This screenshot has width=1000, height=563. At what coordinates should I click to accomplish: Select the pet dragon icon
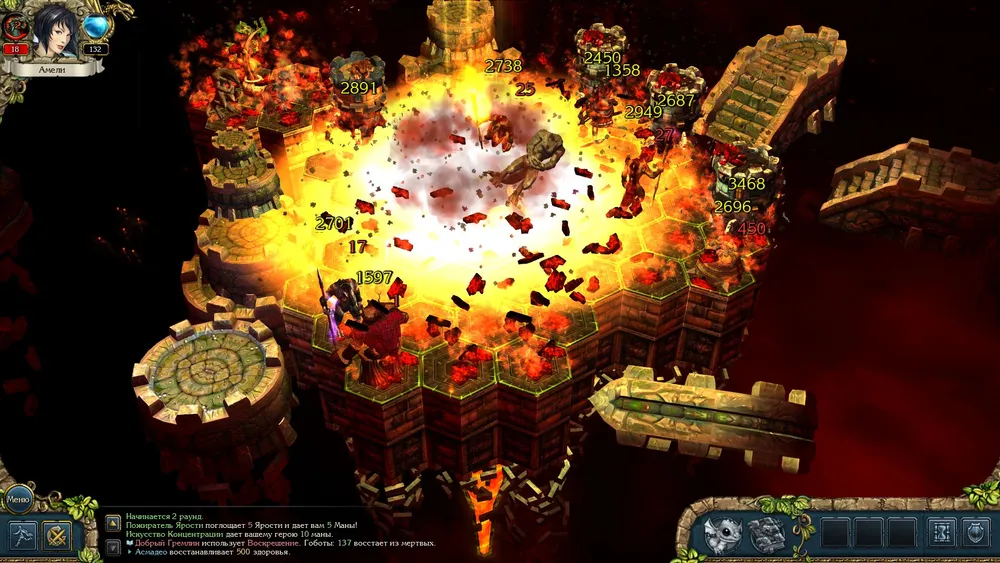tap(722, 534)
